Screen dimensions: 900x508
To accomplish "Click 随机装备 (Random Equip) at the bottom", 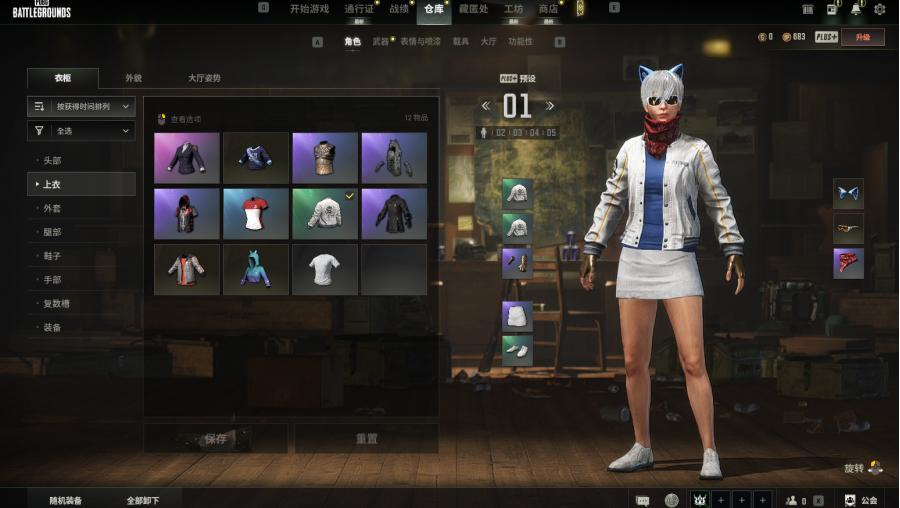I will click(66, 500).
